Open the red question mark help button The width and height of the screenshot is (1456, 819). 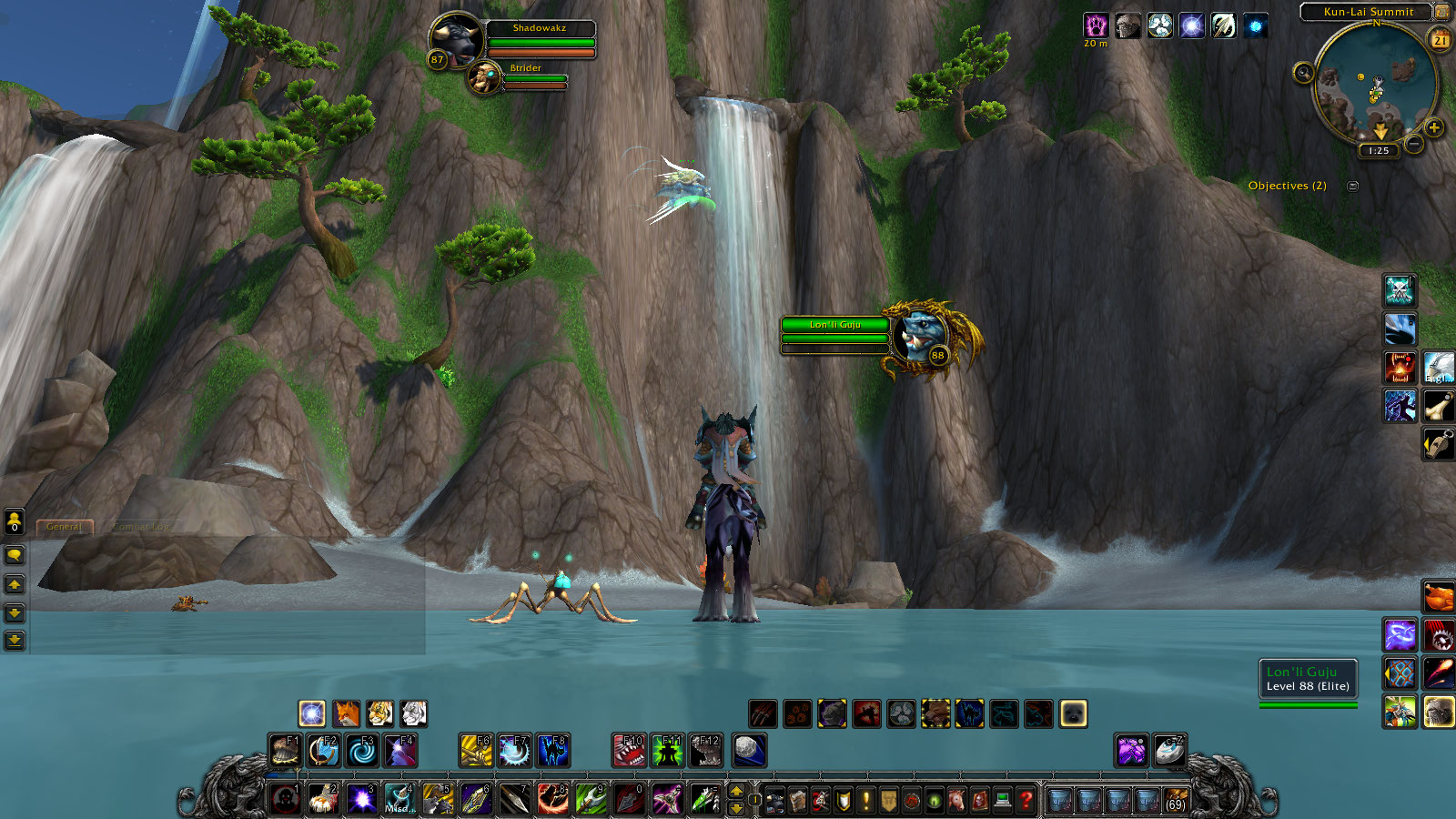pyautogui.click(x=1026, y=800)
